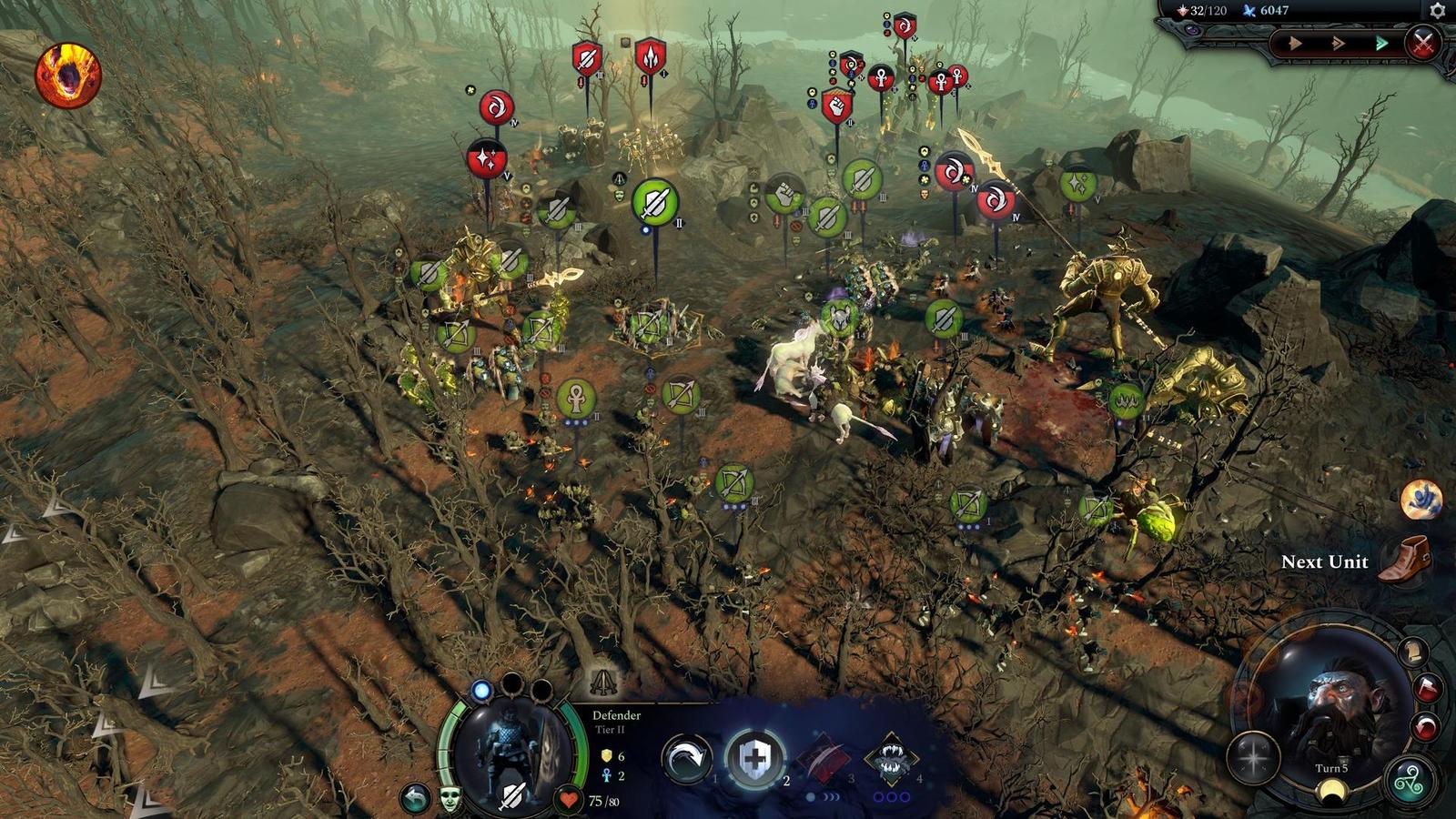
Task: Open the green mask icon beside portrait
Action: click(450, 798)
